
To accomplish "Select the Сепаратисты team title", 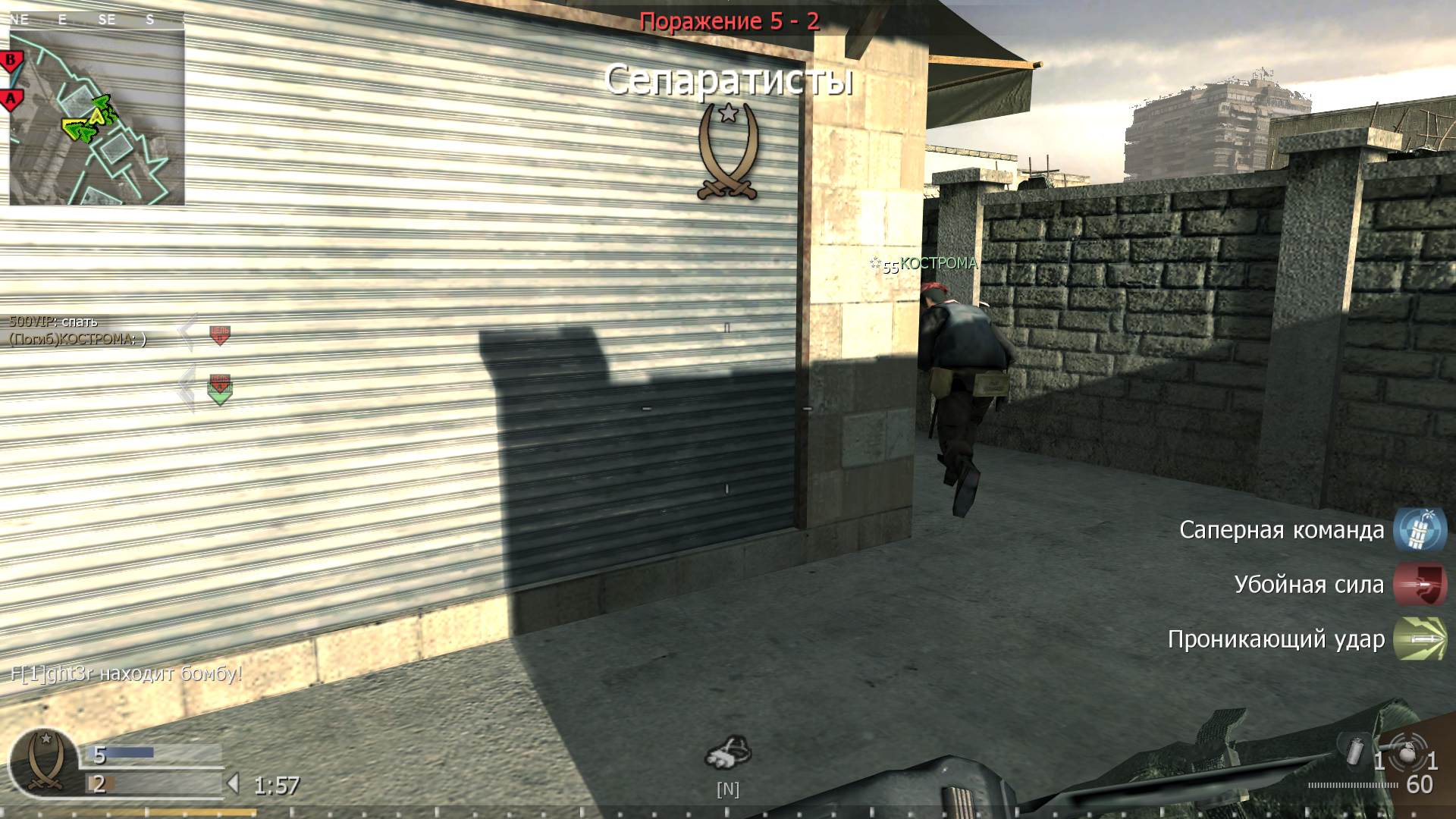I will pos(730,81).
